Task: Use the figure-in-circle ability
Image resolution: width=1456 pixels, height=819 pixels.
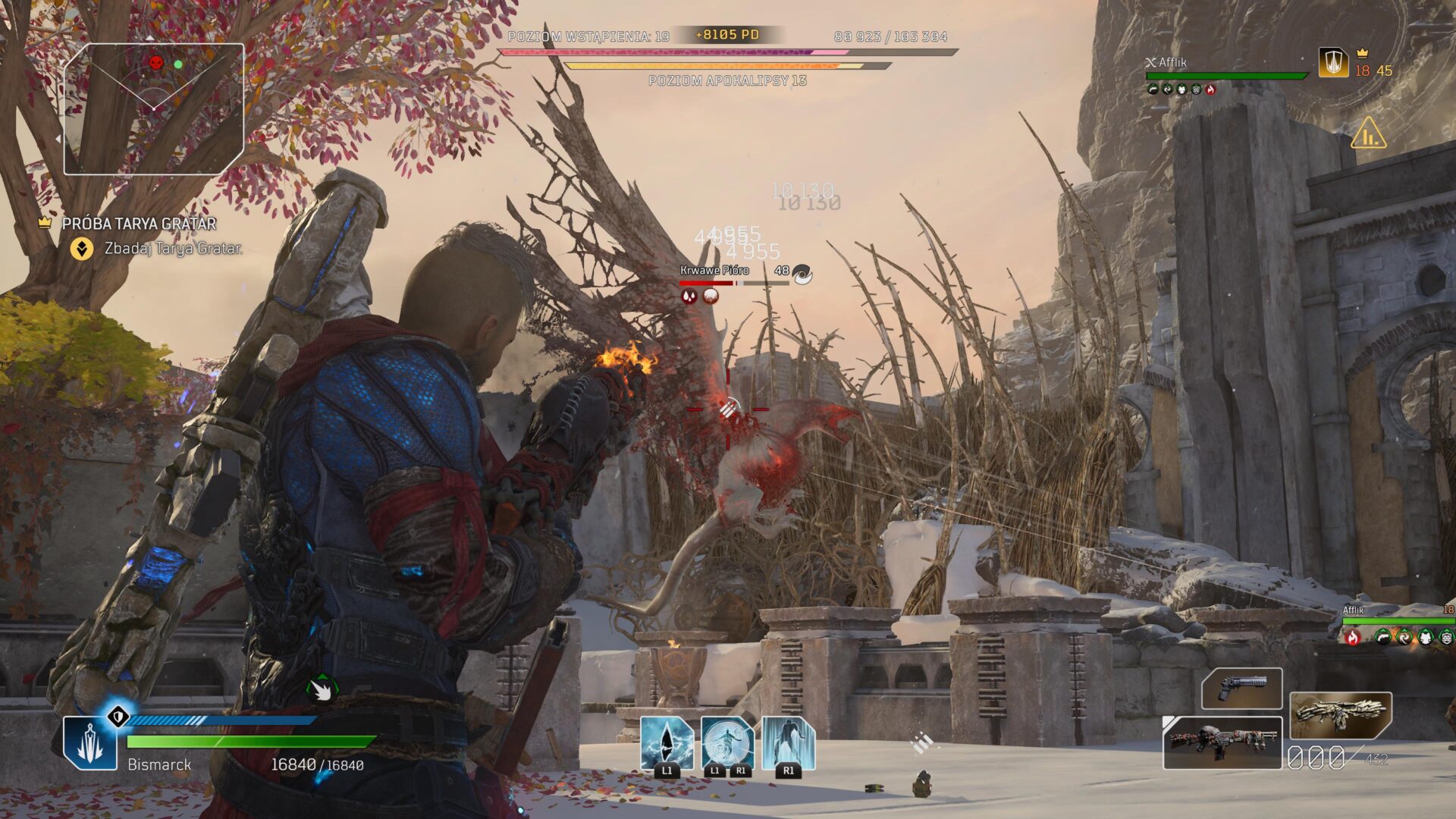Action: [x=727, y=743]
